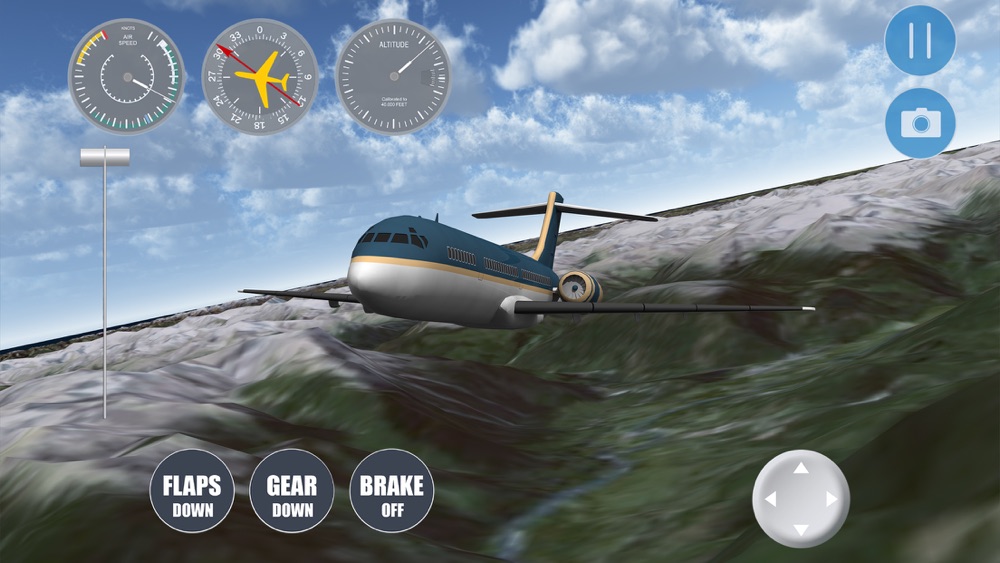The image size is (1000, 563).
Task: Click the throttle slider handle
Action: pos(105,157)
